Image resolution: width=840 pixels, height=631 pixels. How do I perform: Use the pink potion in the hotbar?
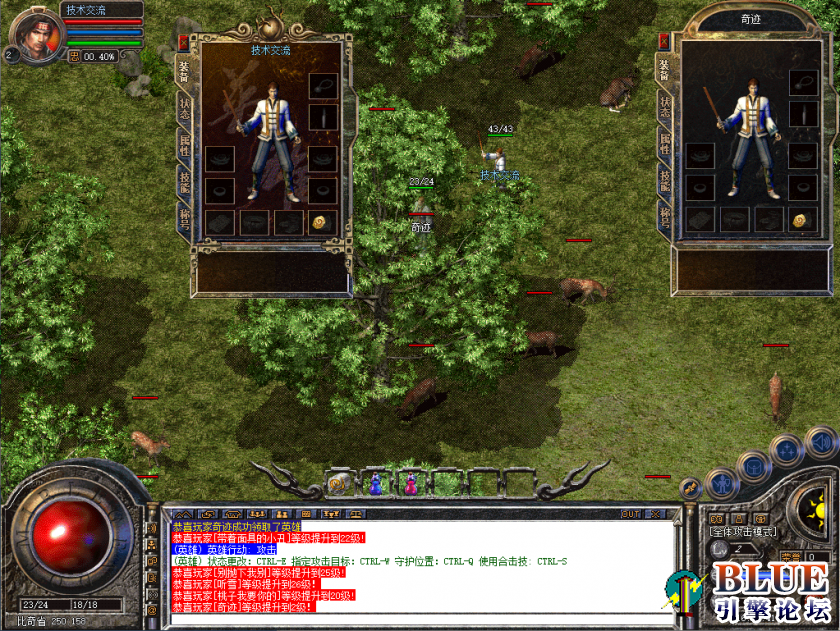(x=410, y=483)
